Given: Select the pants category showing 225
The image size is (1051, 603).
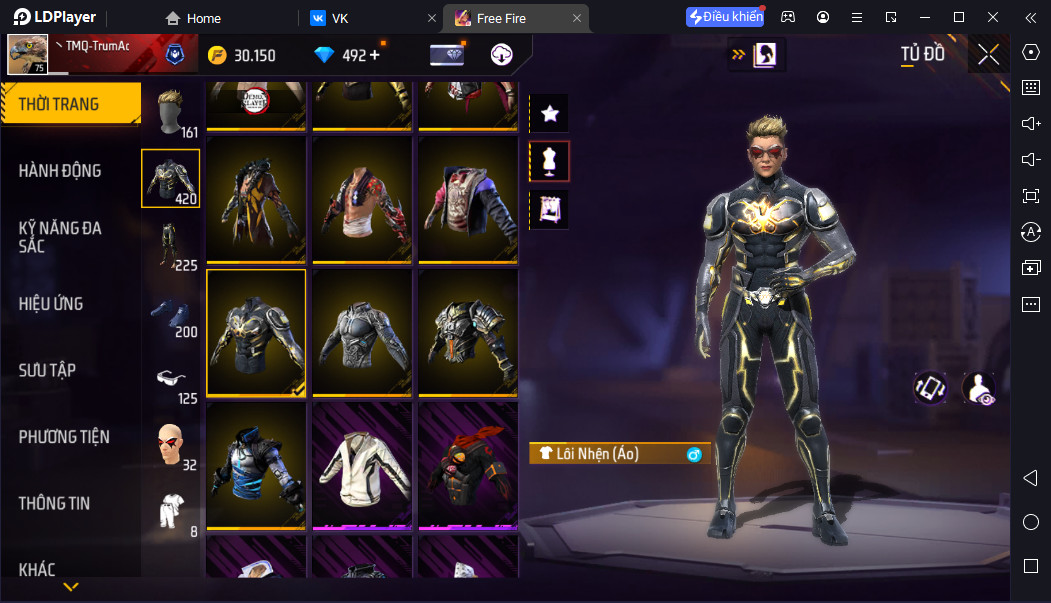Looking at the screenshot, I should [170, 245].
